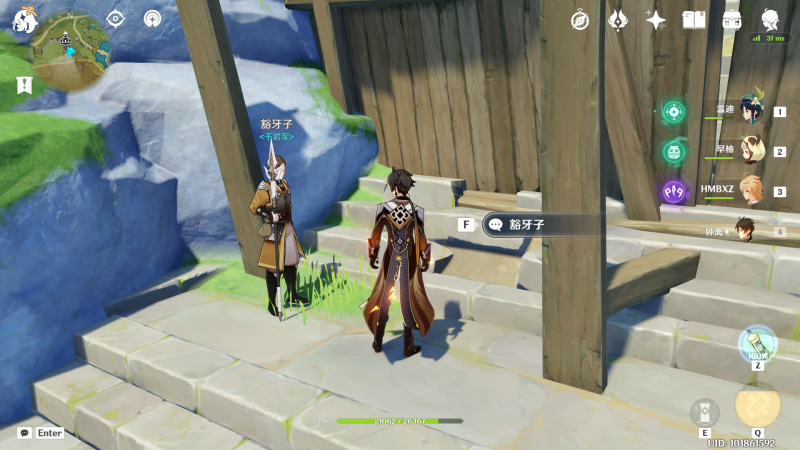
Task: Open the chat box speech bubble
Action: tap(24, 433)
